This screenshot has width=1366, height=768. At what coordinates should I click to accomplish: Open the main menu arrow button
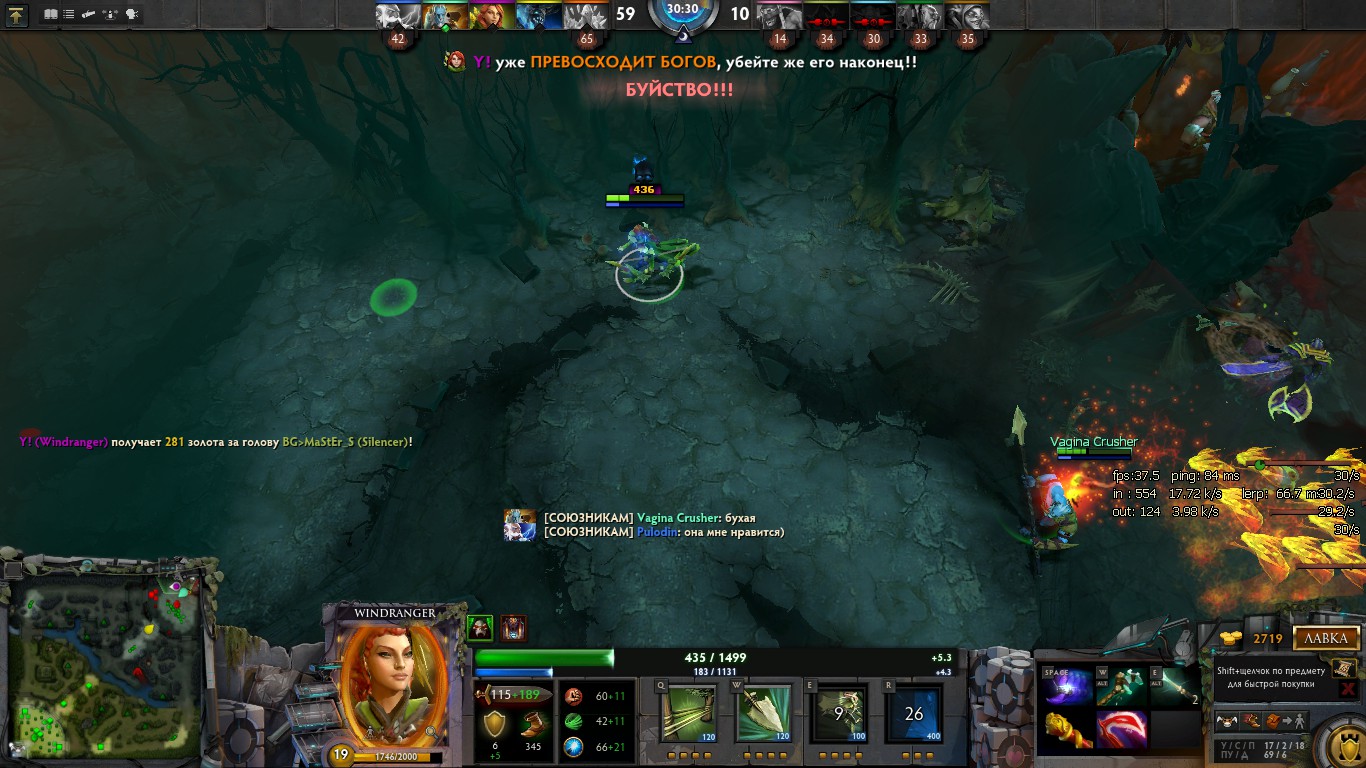point(17,15)
